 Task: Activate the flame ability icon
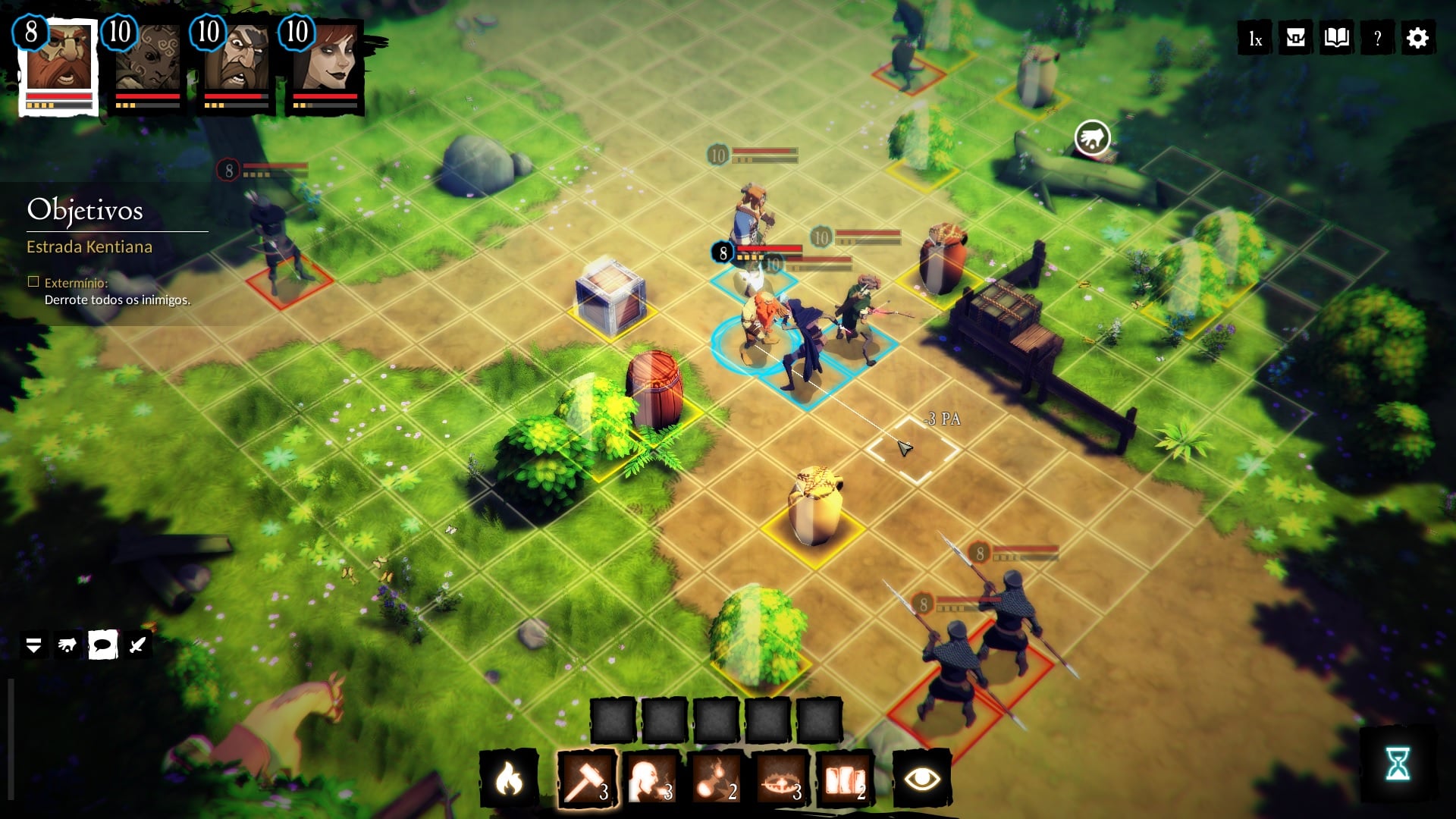pyautogui.click(x=509, y=779)
